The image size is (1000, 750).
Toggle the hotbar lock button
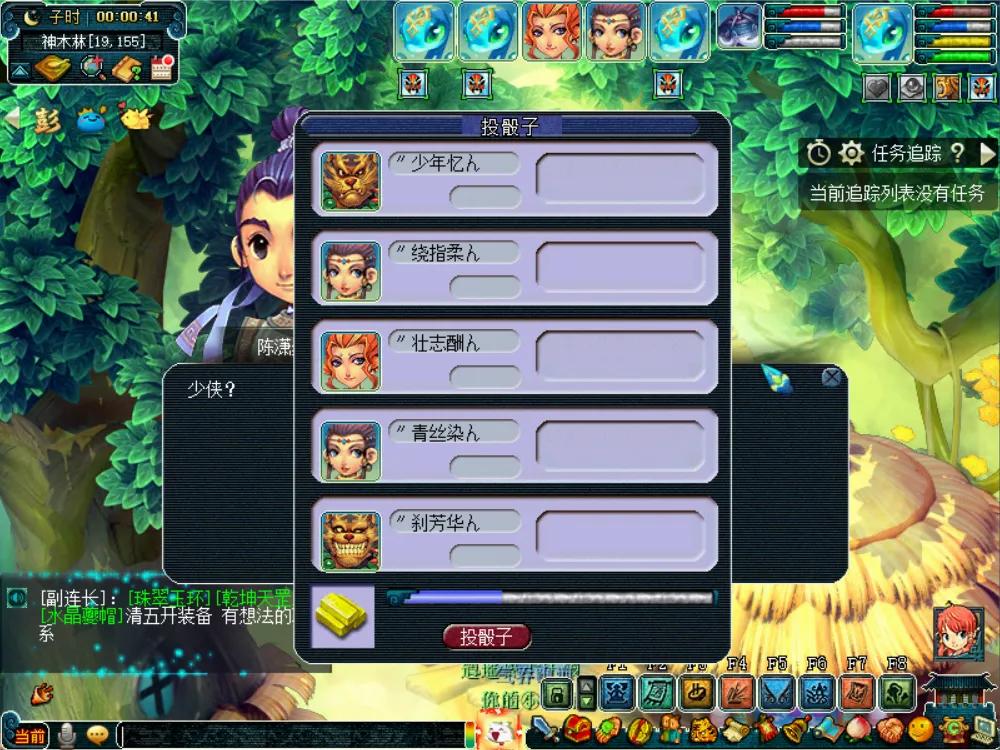click(x=556, y=693)
